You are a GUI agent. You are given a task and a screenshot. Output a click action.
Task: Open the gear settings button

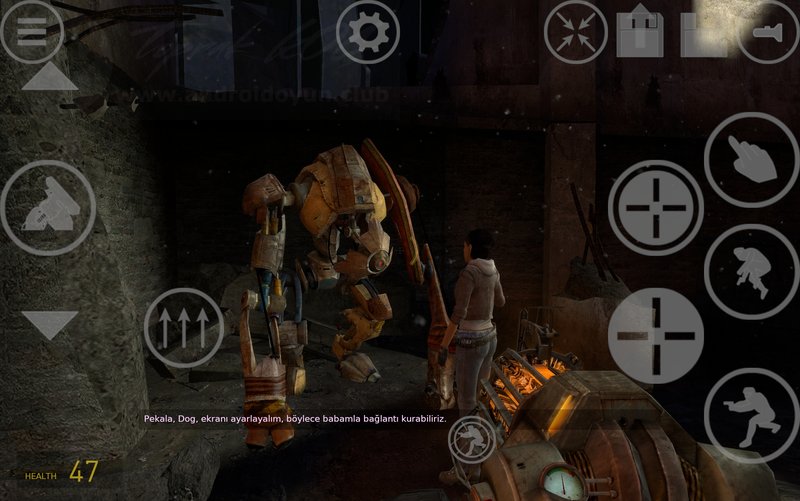click(368, 33)
